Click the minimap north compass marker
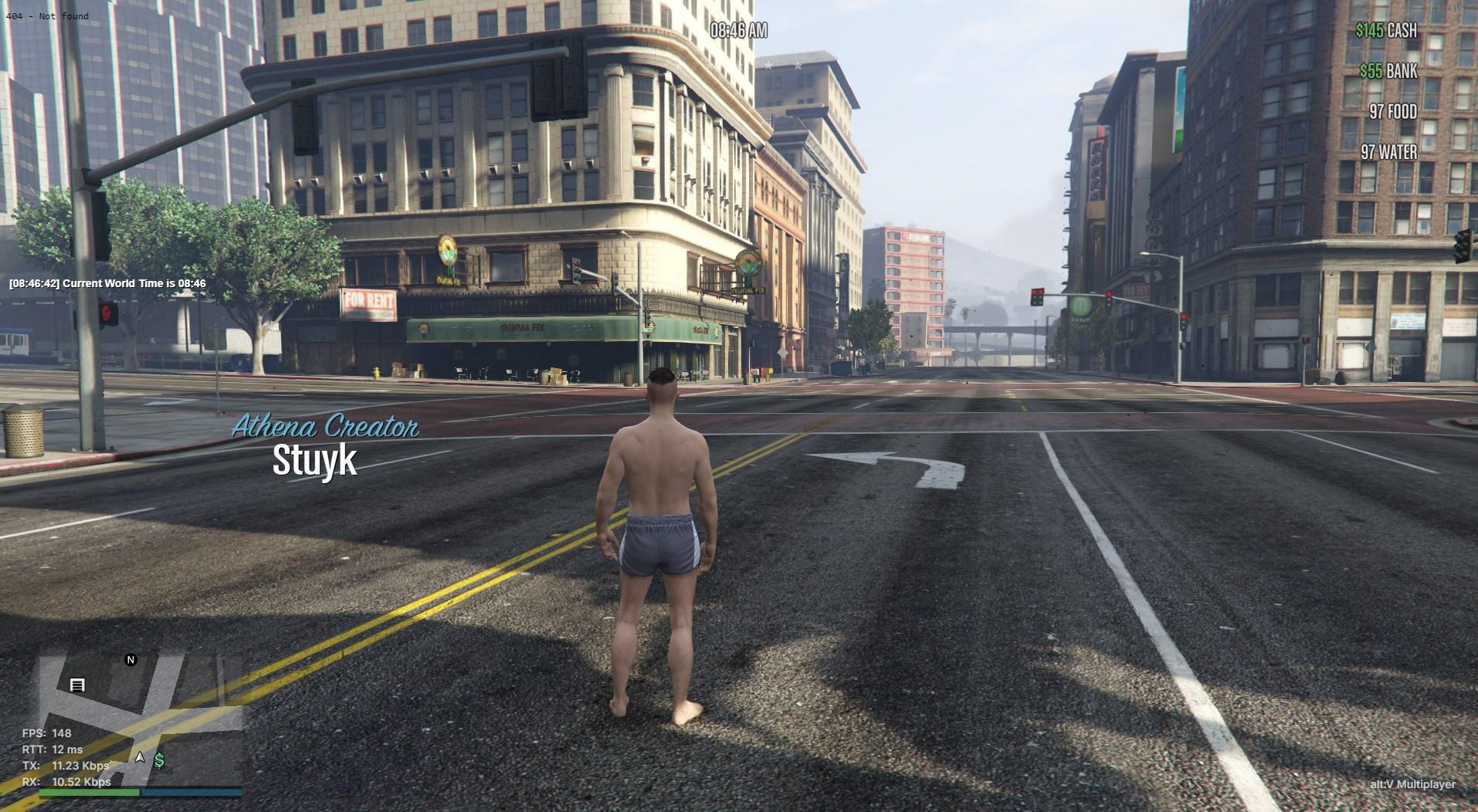This screenshot has height=812, width=1478. 131,660
